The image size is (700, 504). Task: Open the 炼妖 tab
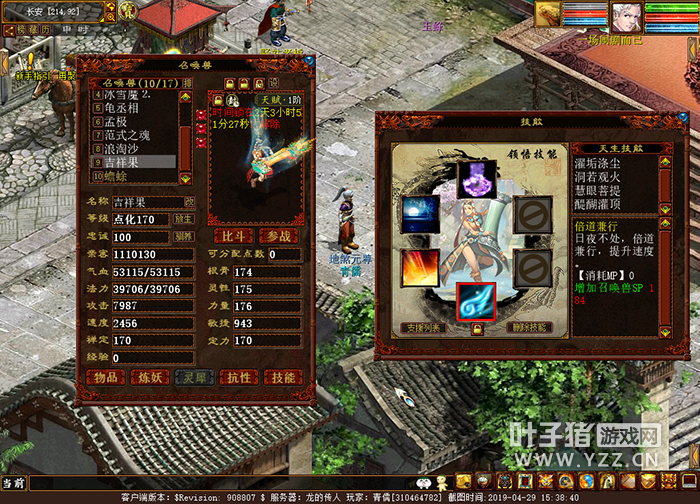point(150,377)
